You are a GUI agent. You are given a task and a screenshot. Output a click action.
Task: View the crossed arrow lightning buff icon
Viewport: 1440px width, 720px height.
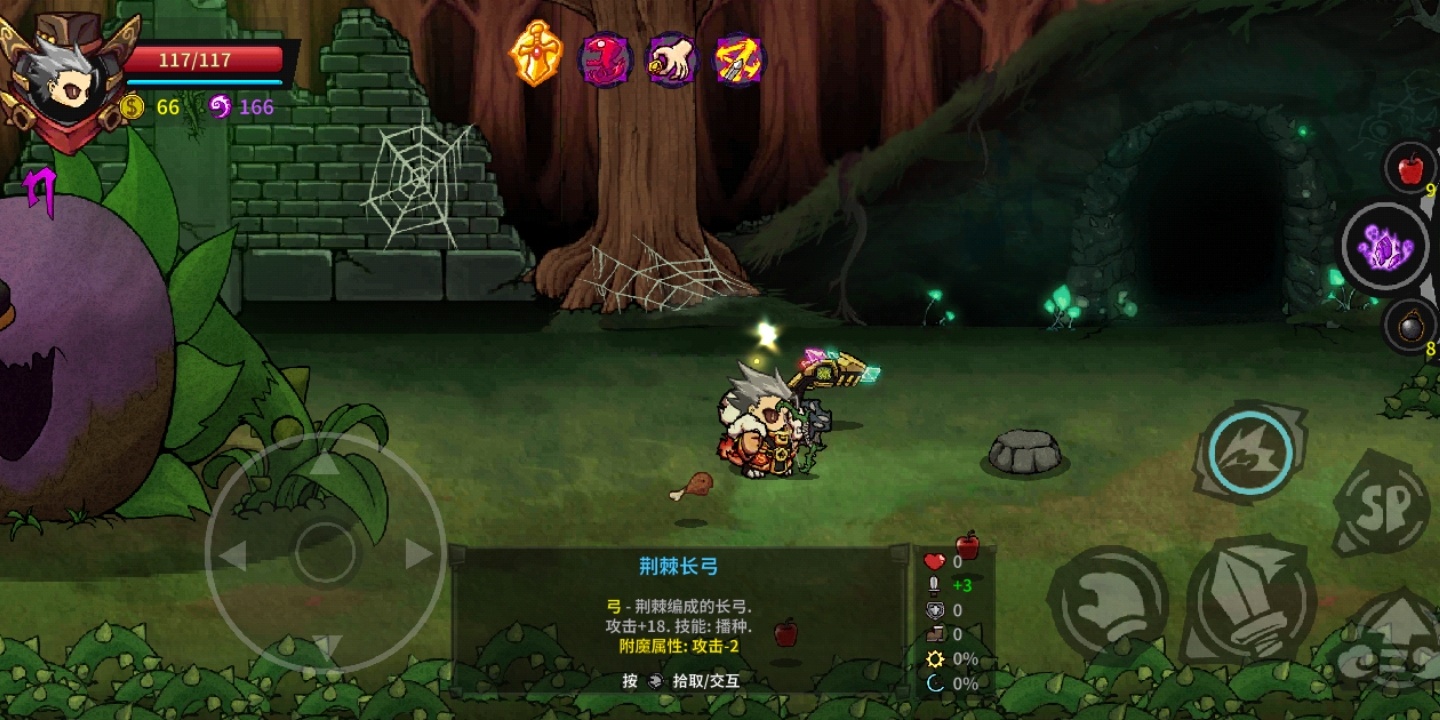point(740,59)
